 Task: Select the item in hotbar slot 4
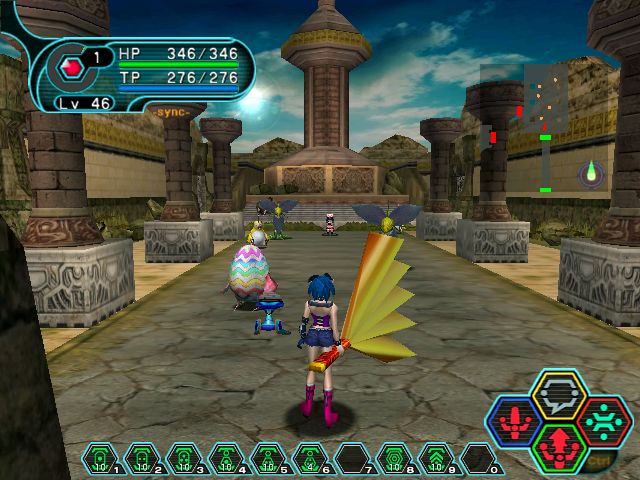[x=226, y=461]
